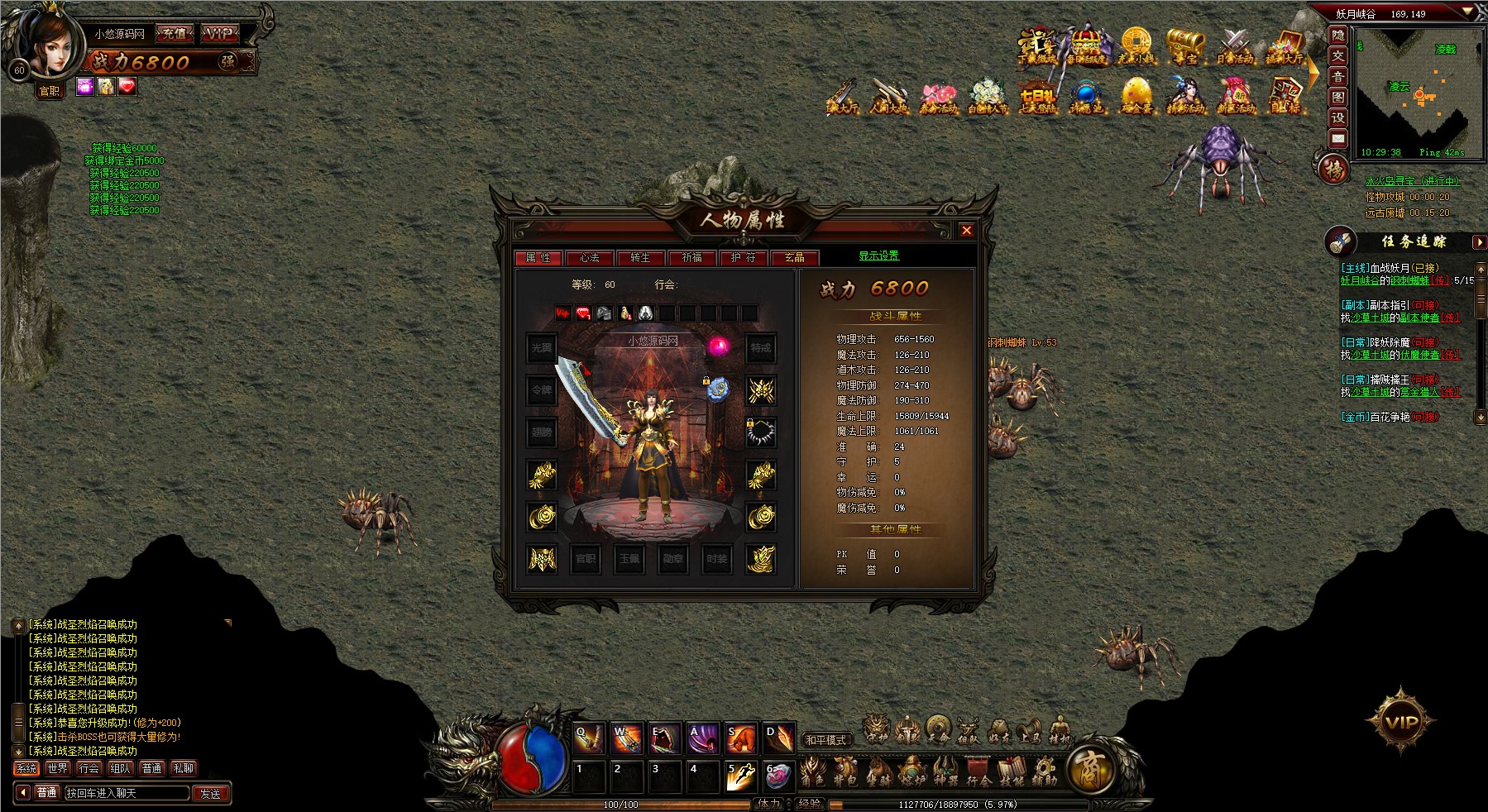The height and width of the screenshot is (812, 1488).
Task: Switch chat to the 世界 channel
Action: coord(58,768)
